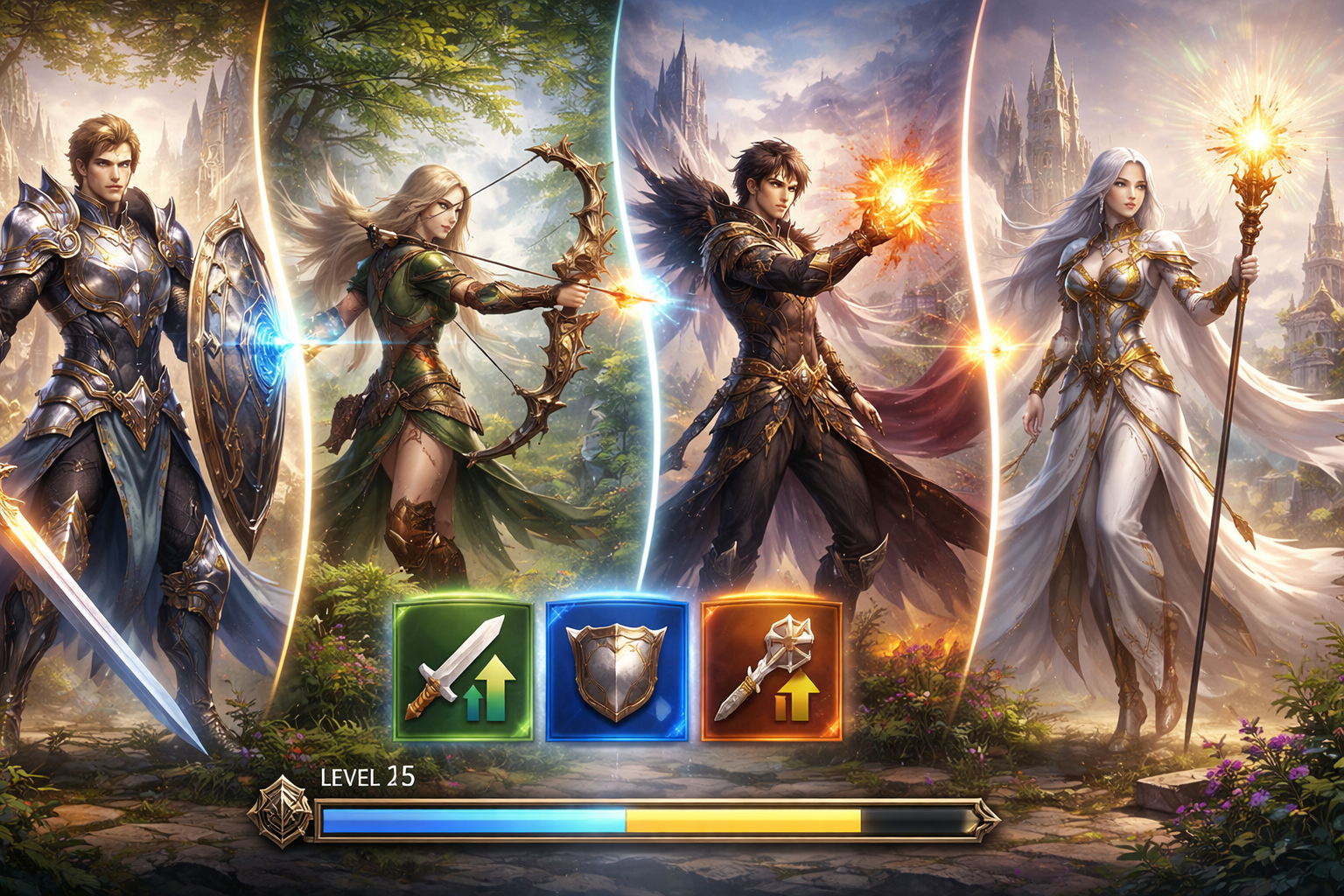Click the LEVEL 25 label
The image size is (1344, 896).
click(369, 775)
